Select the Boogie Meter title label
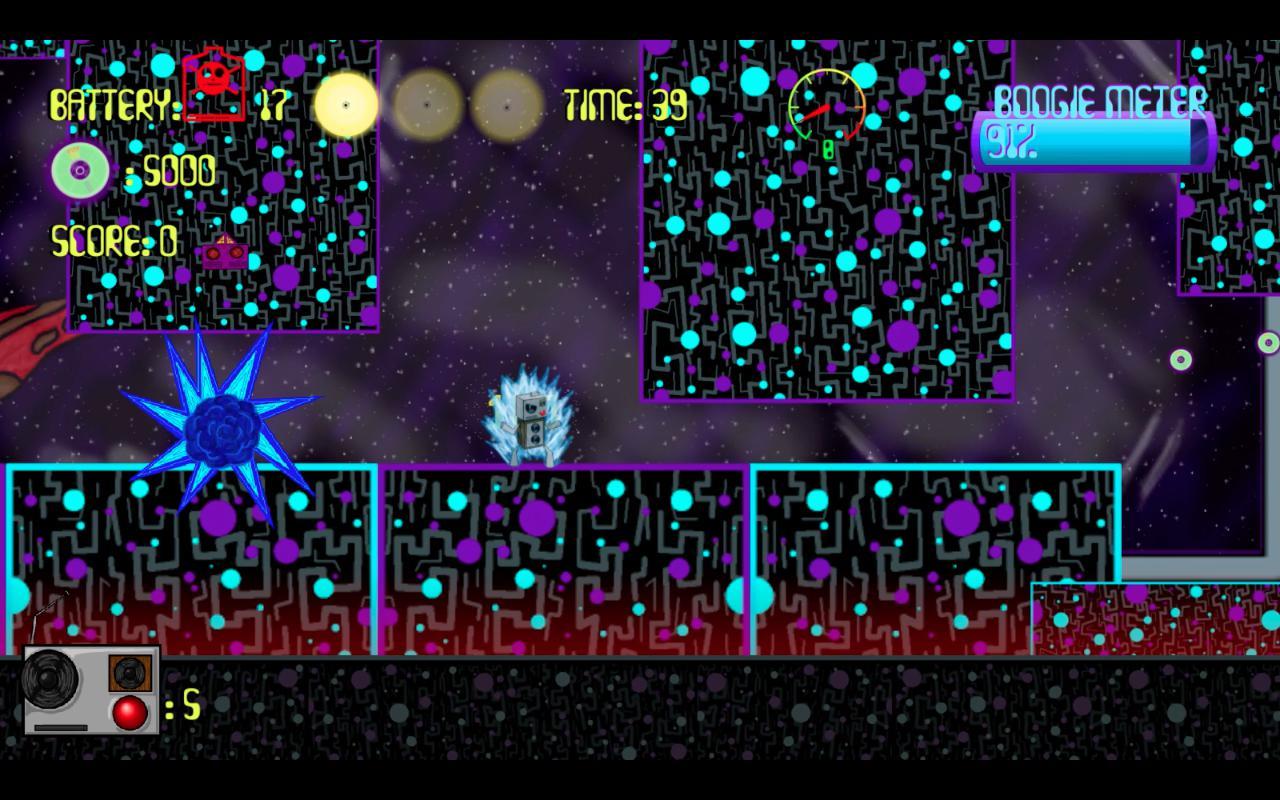The image size is (1280, 800). 1102,100
